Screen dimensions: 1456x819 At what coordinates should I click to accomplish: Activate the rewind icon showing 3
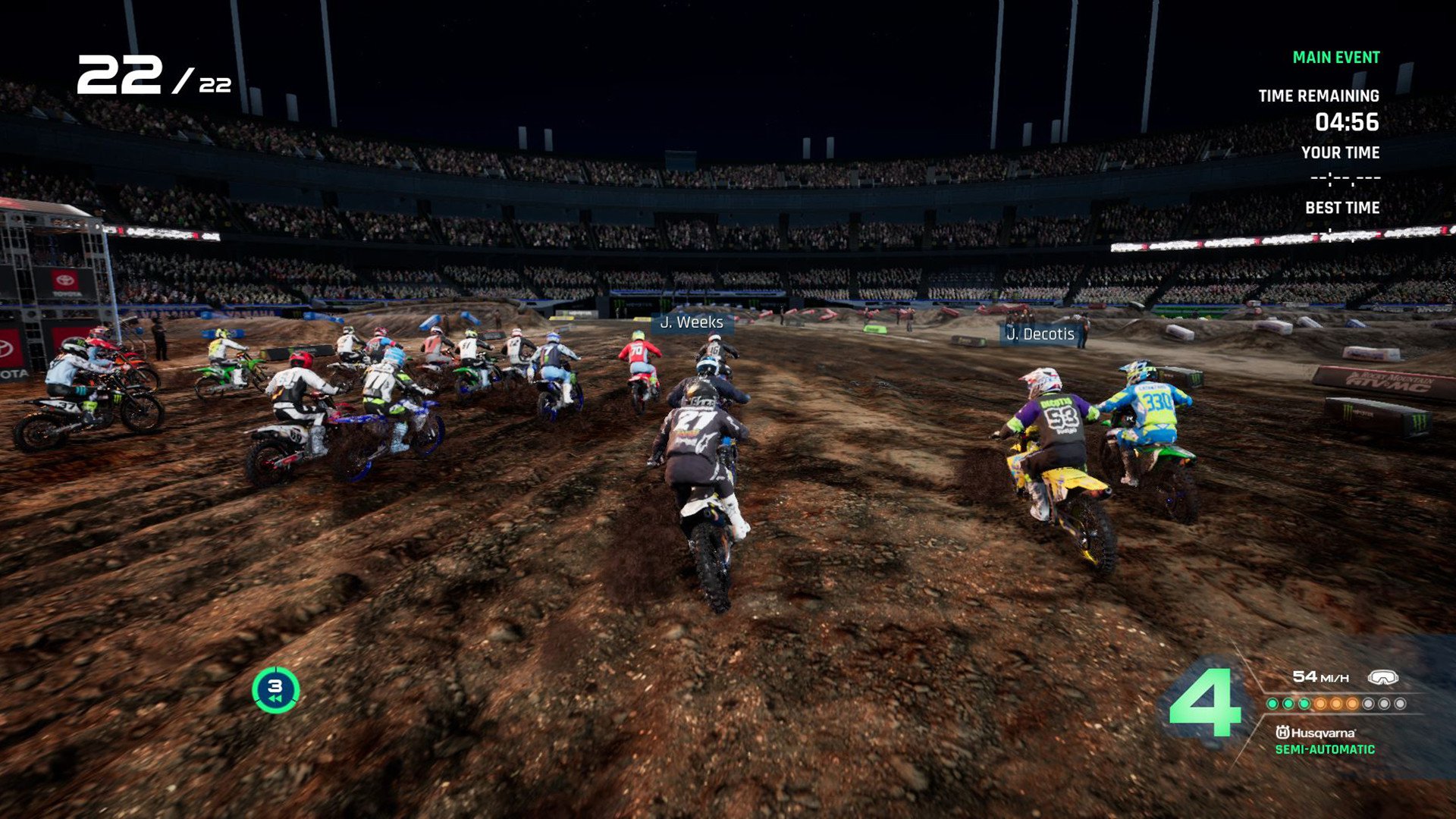pyautogui.click(x=275, y=689)
